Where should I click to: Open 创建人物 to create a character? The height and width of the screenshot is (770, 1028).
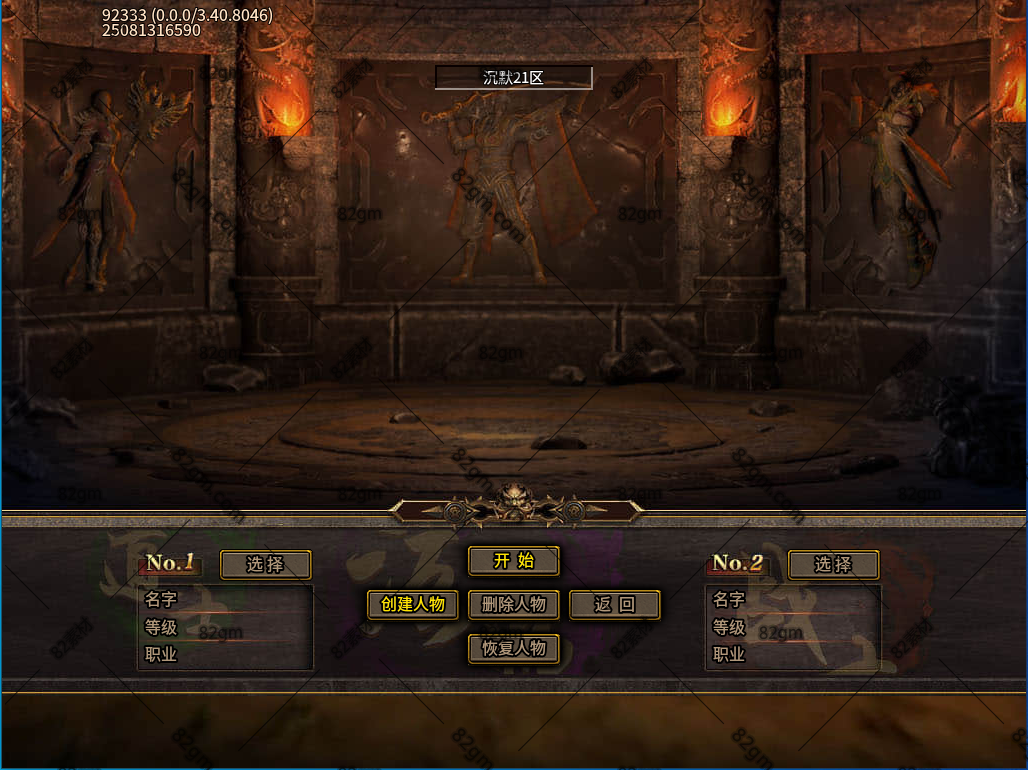tap(413, 604)
